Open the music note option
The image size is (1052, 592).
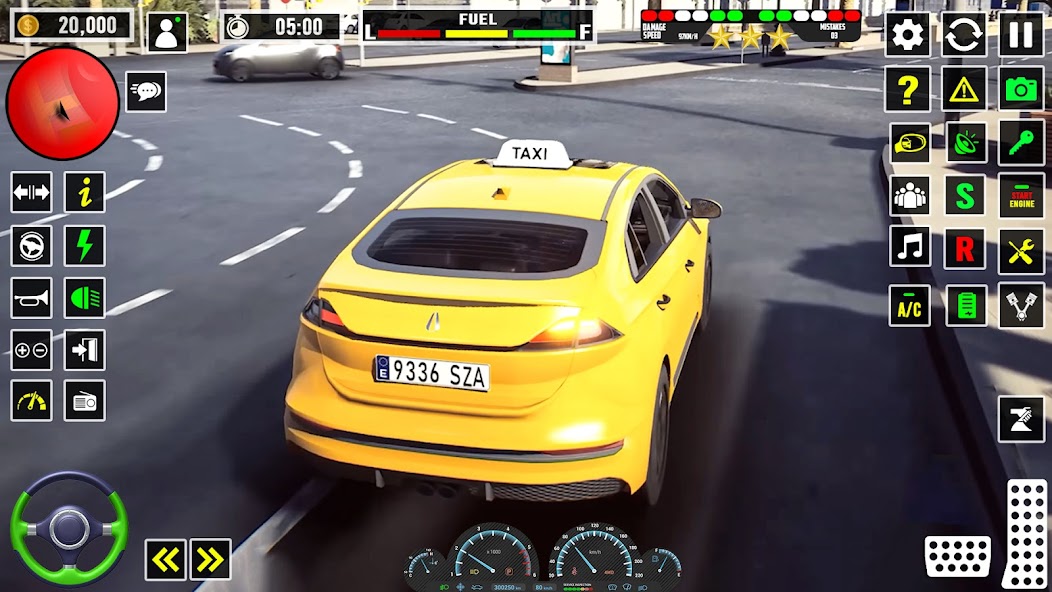point(909,246)
